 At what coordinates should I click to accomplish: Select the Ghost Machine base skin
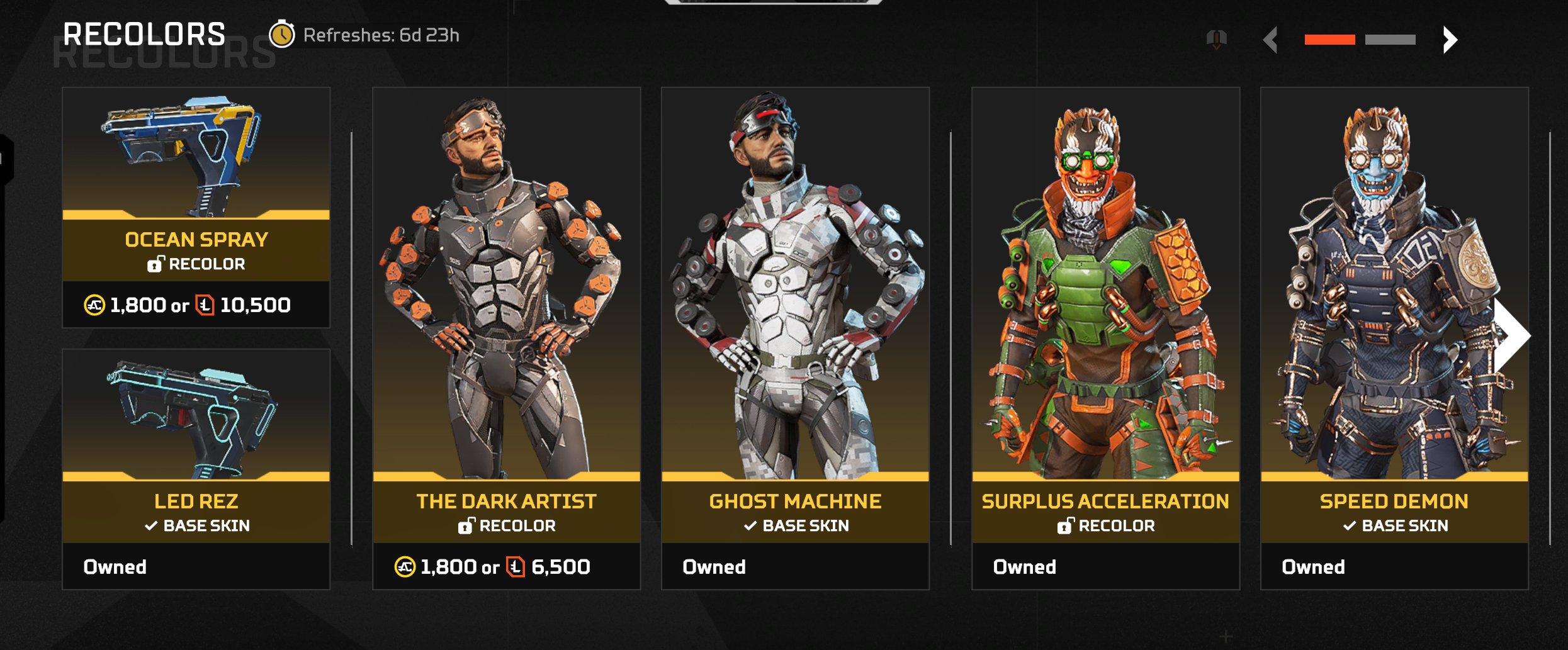coord(795,339)
